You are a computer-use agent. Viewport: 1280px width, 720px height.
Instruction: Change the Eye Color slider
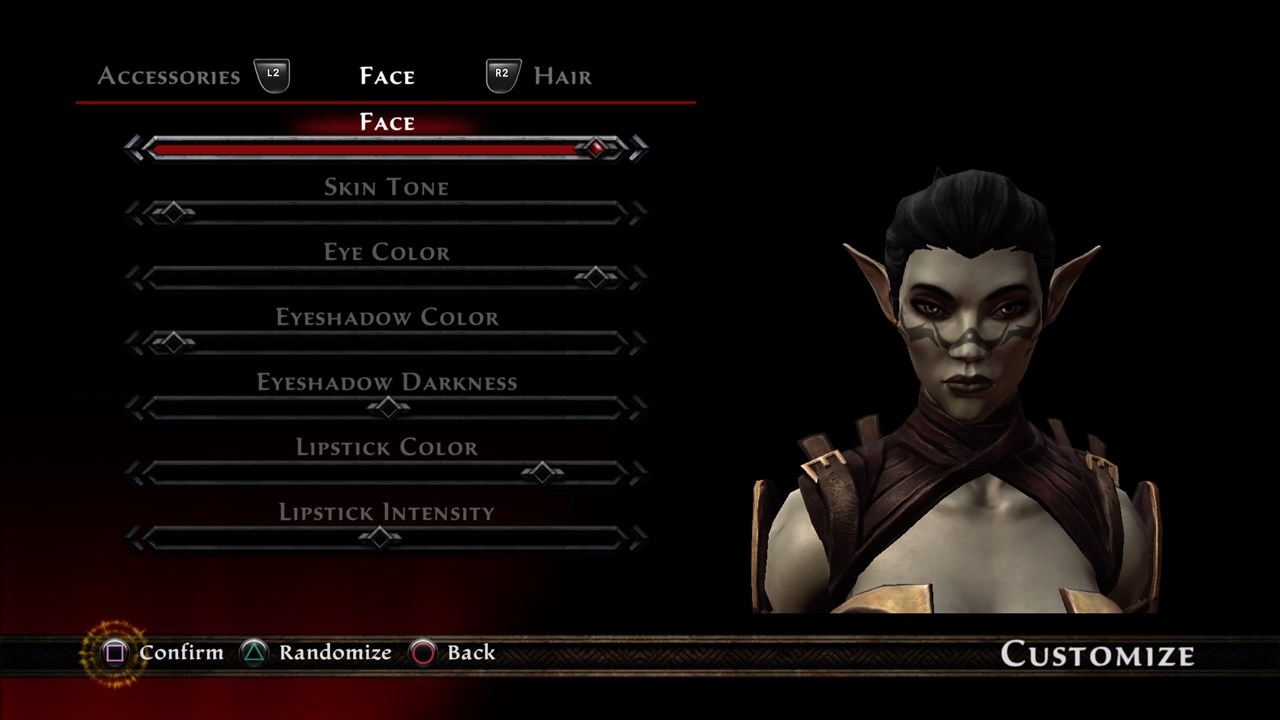point(597,277)
